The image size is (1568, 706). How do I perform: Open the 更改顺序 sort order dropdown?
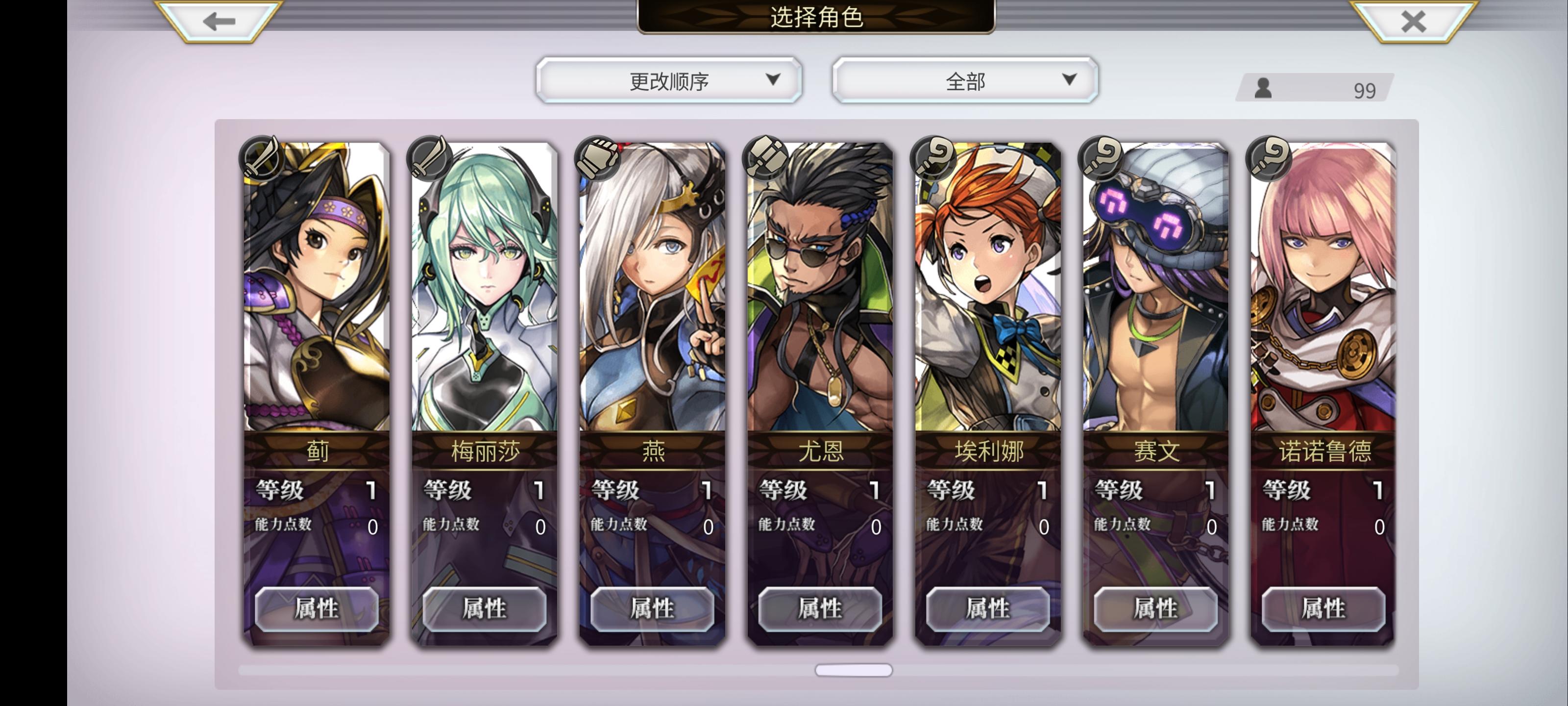pyautogui.click(x=669, y=79)
